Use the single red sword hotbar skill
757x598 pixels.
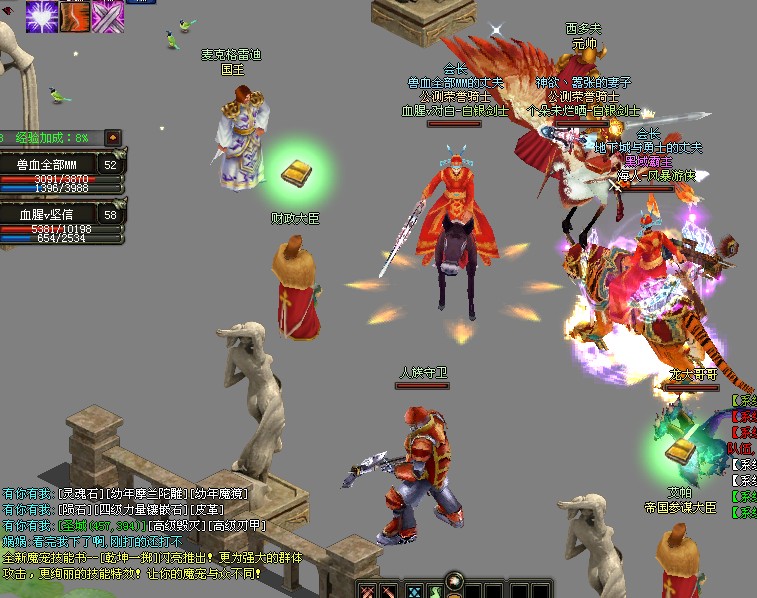(390, 591)
